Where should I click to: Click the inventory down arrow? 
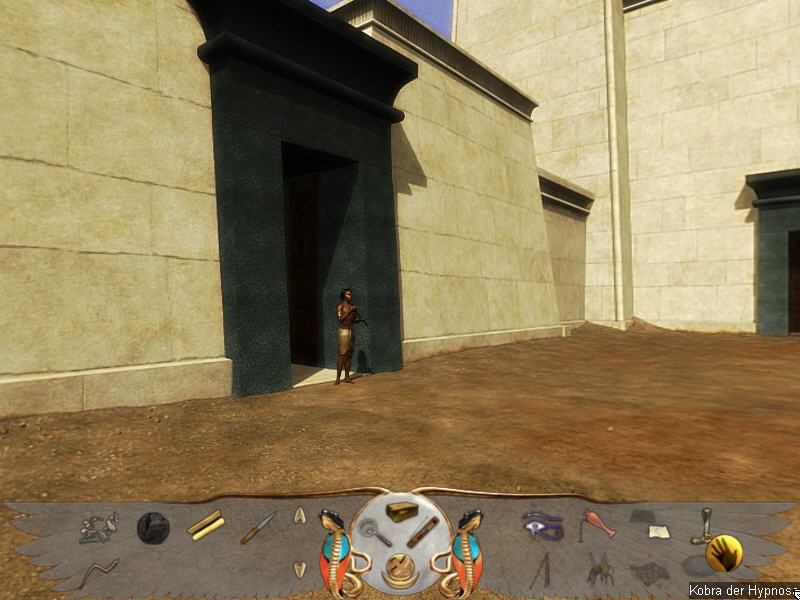[299, 568]
